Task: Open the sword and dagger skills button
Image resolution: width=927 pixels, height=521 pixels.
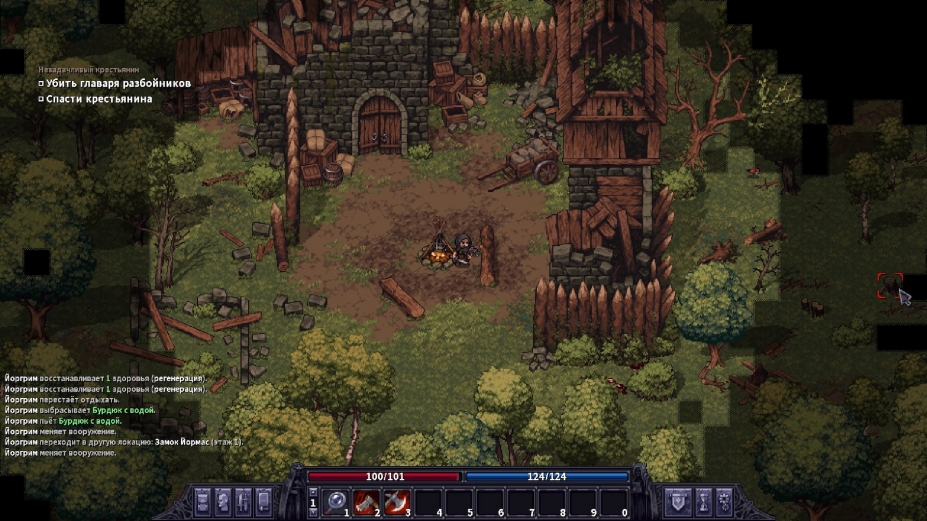Action: (x=243, y=501)
